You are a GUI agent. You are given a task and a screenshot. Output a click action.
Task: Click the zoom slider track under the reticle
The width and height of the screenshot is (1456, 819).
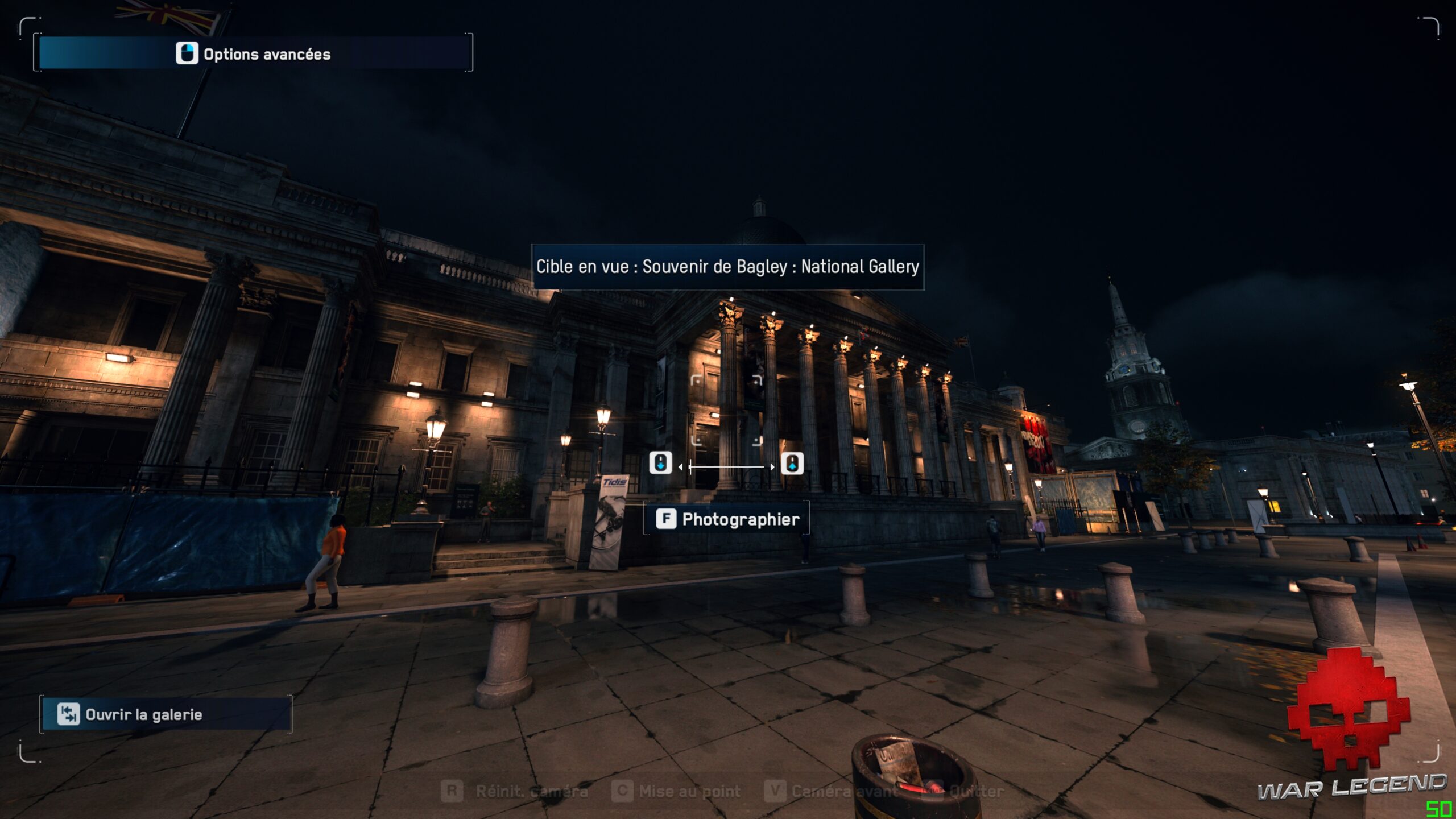(x=727, y=467)
